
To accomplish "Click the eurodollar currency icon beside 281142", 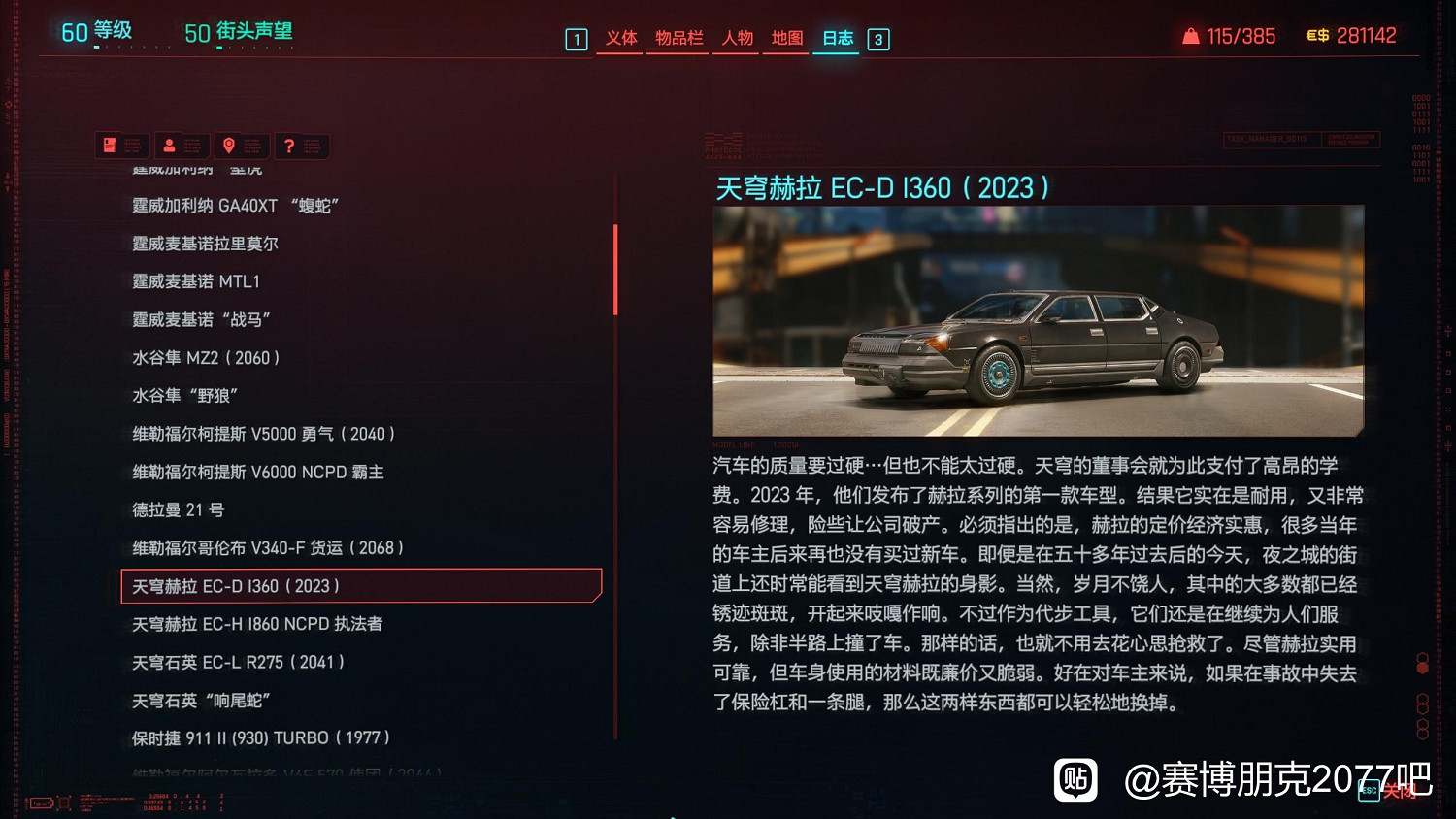I will (x=1318, y=35).
